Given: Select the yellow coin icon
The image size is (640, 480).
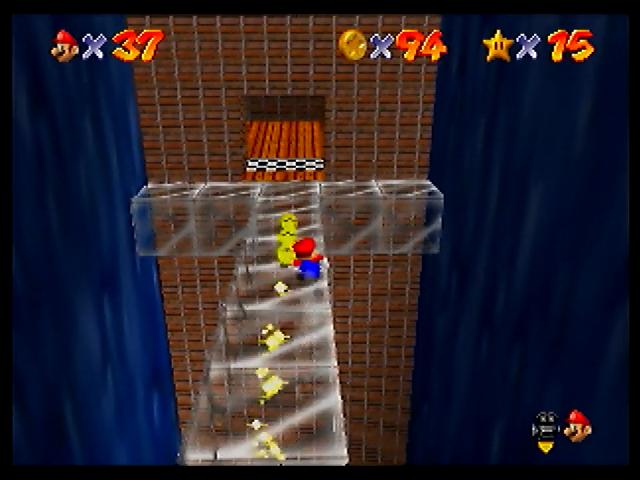Looking at the screenshot, I should coord(353,44).
